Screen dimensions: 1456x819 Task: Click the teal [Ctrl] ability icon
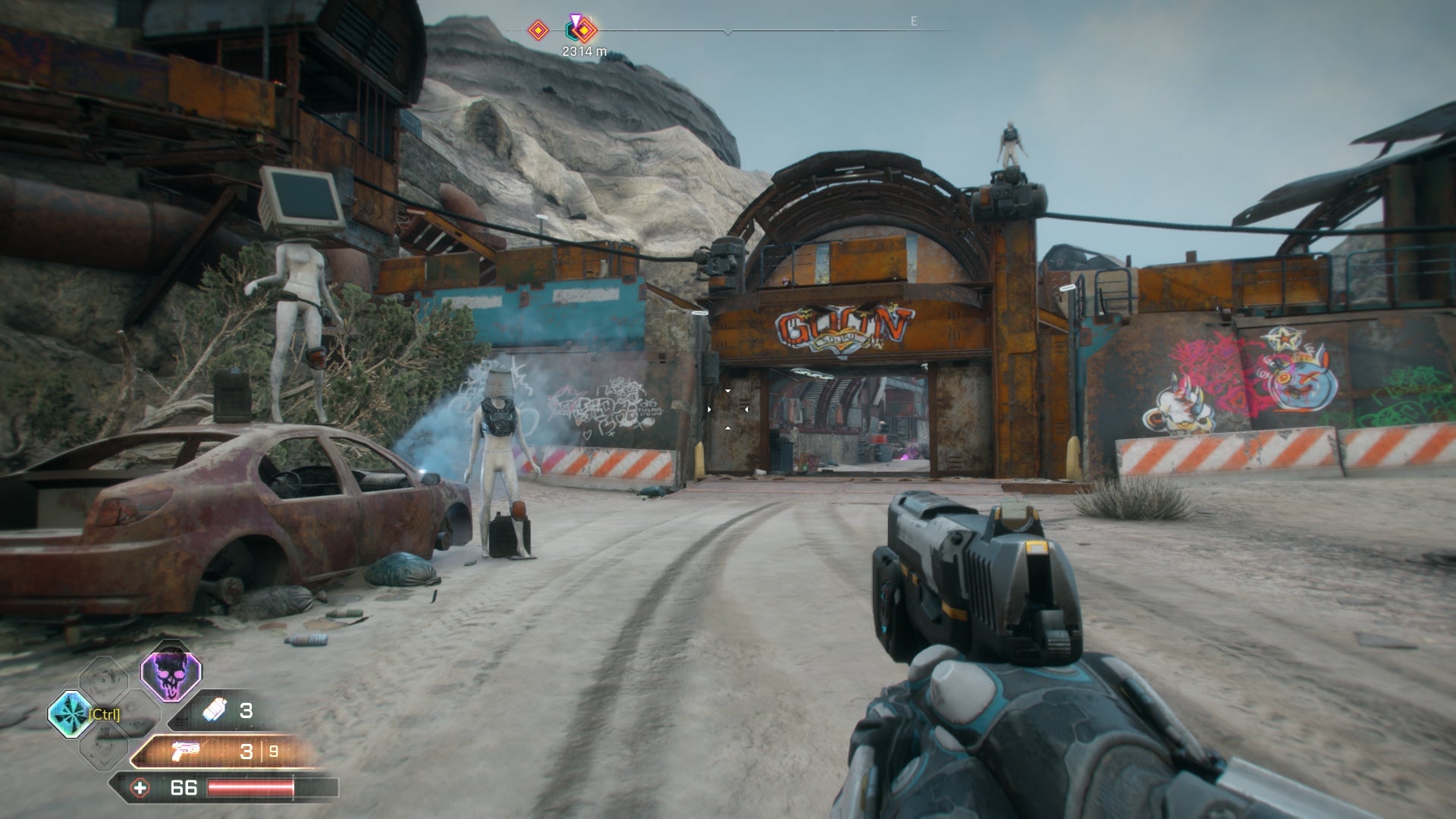tap(74, 714)
